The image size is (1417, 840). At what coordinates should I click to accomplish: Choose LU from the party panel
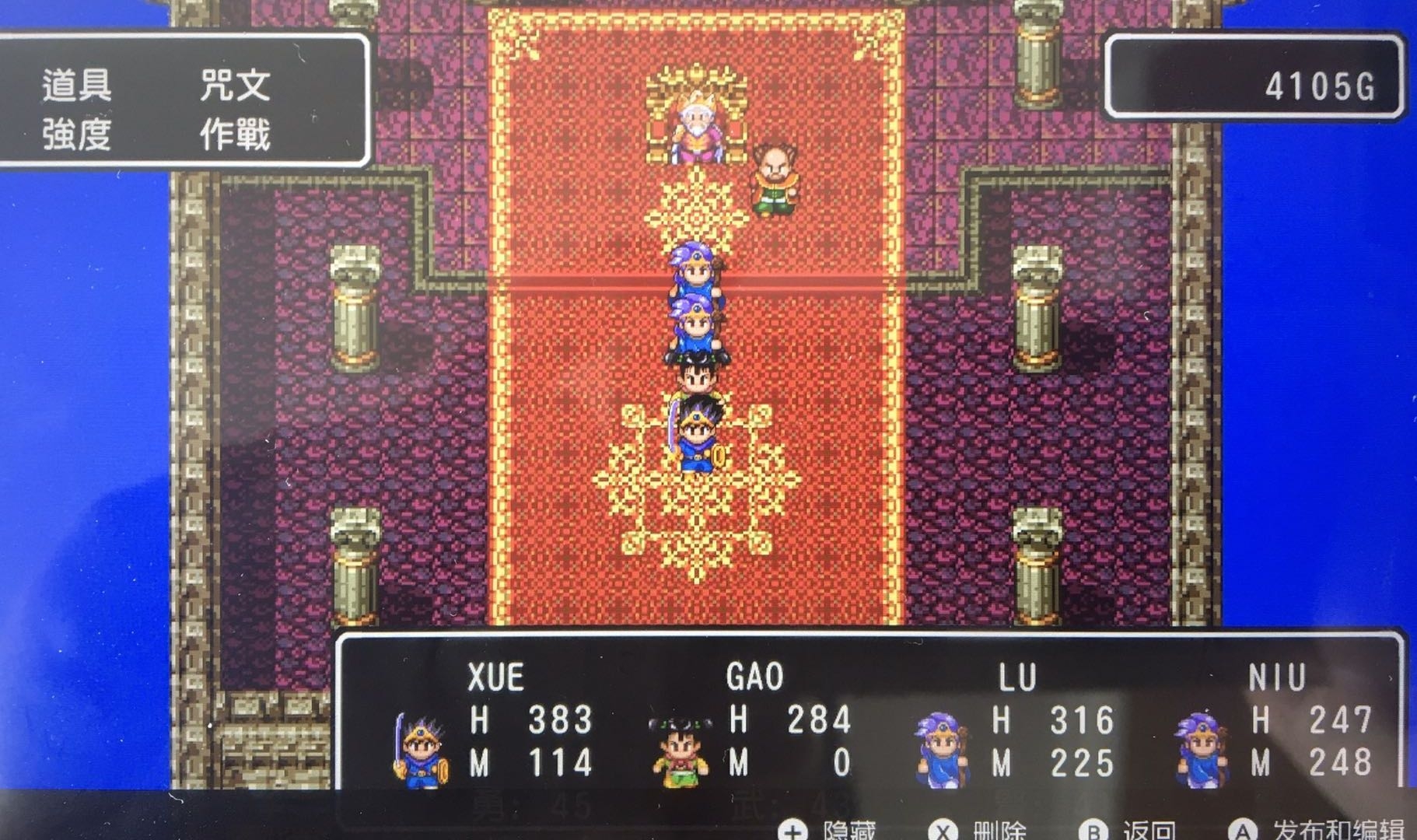click(1017, 679)
